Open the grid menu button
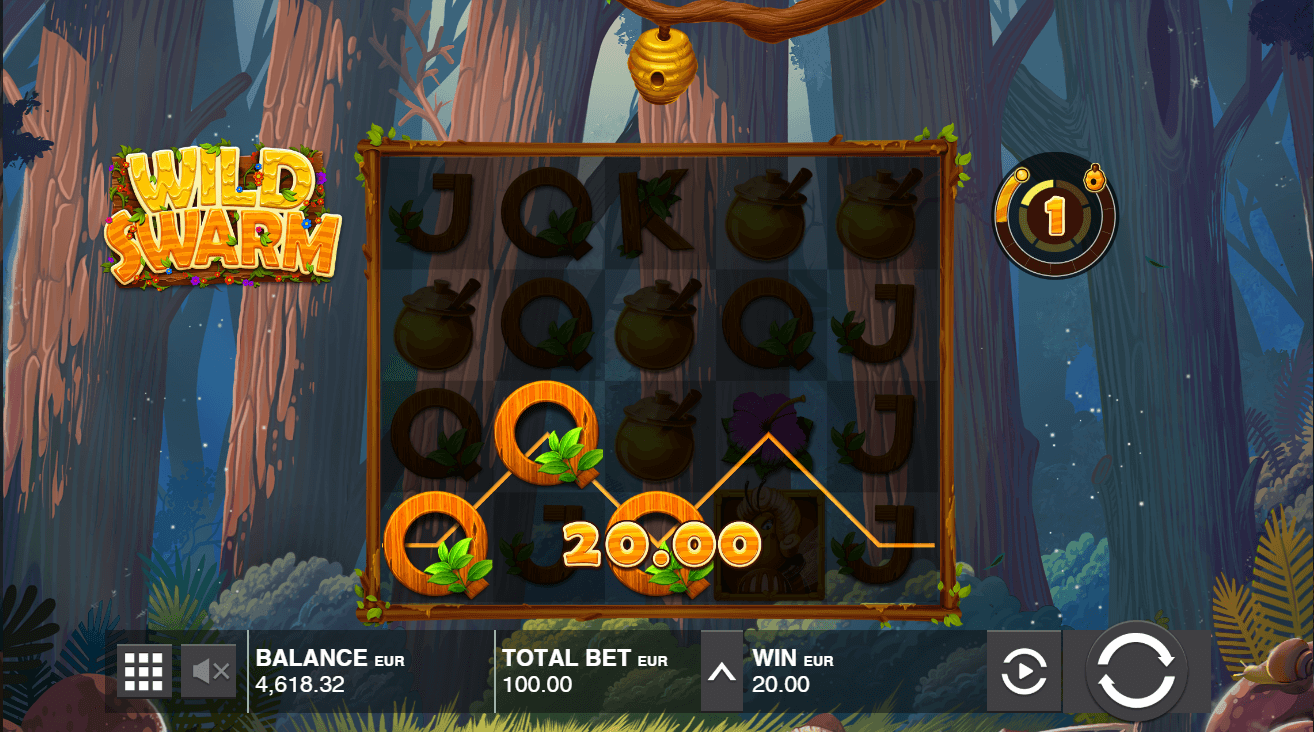 tap(144, 671)
